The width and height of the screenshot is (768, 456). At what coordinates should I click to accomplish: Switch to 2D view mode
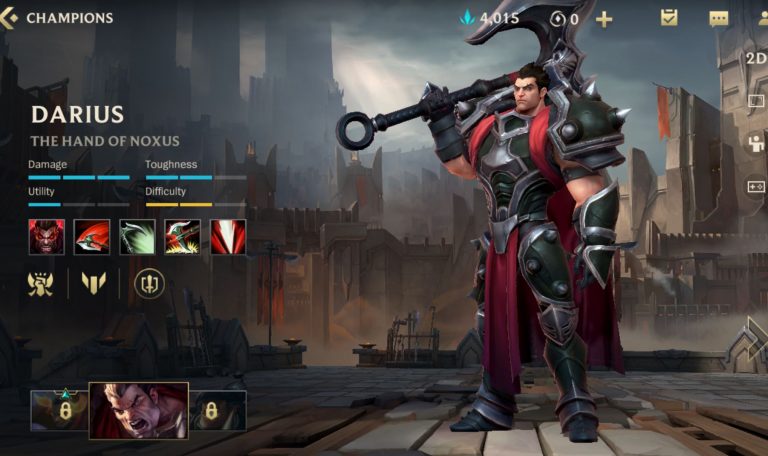click(x=756, y=57)
